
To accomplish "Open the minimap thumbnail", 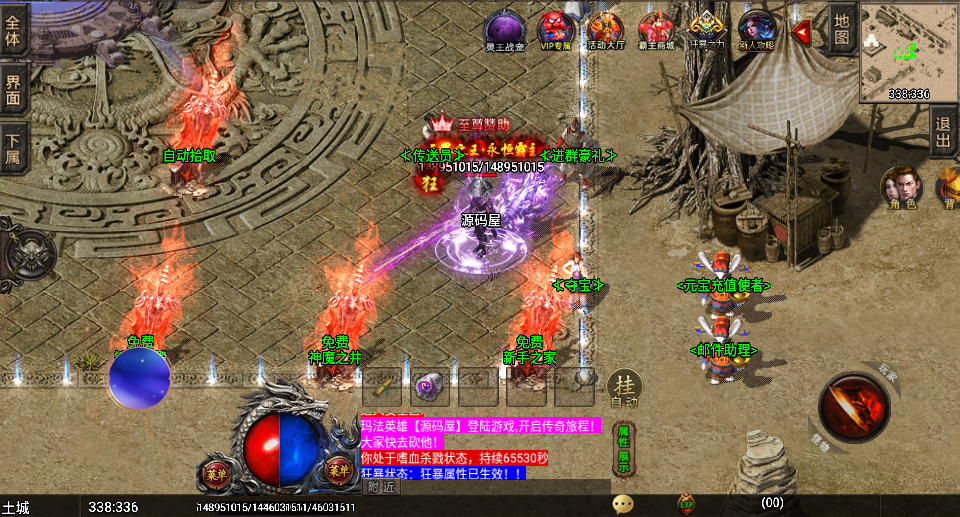I will (908, 51).
